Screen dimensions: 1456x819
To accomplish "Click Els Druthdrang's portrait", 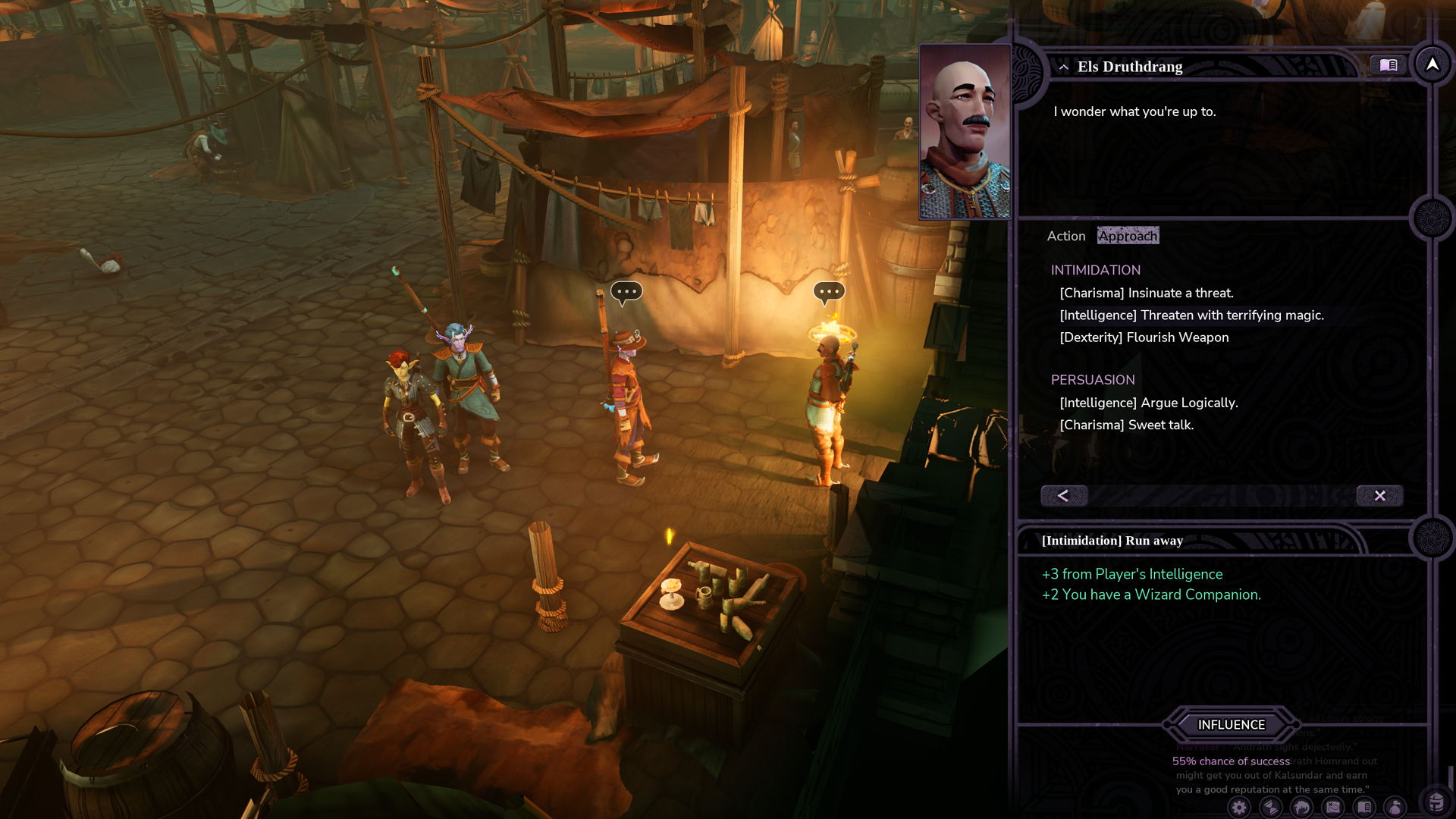I will [965, 132].
